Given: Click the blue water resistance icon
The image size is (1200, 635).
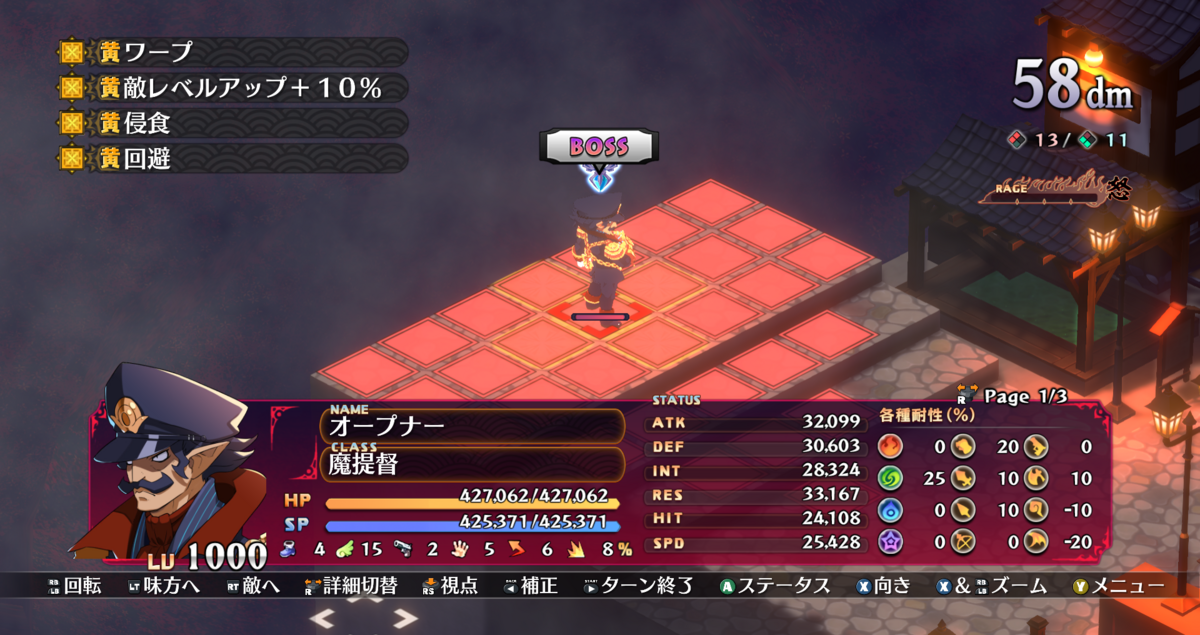Looking at the screenshot, I should (x=890, y=510).
